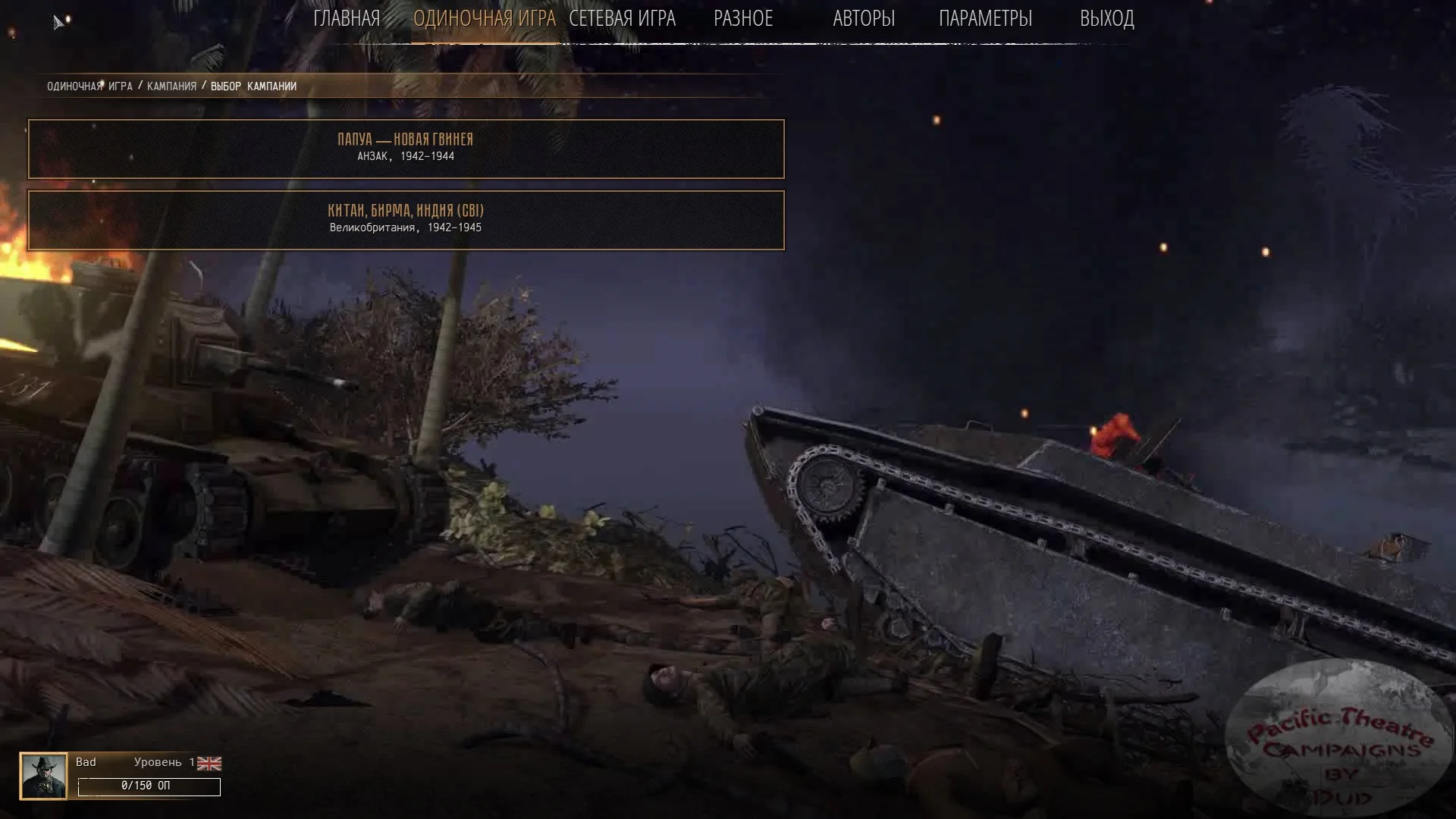
Task: Open the player profile portrait
Action: click(x=43, y=776)
